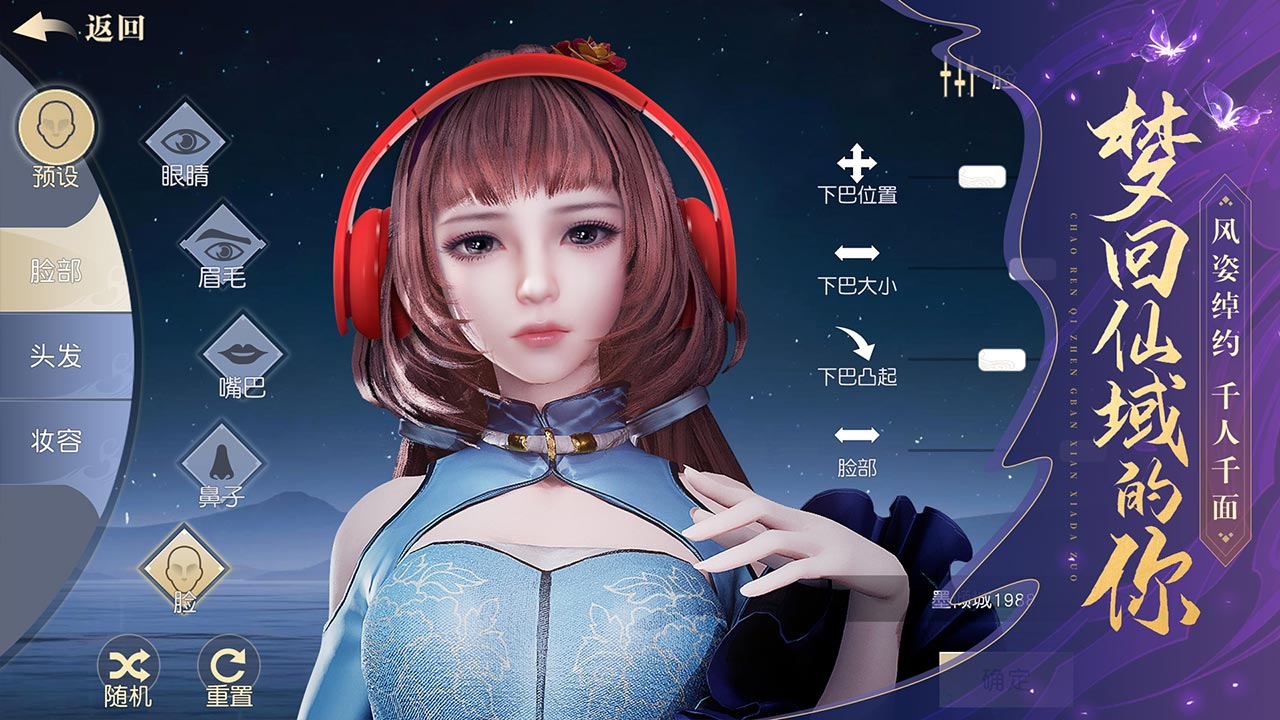Open the 妆容 makeup tab
Screen dimensions: 1280x720
(56, 441)
